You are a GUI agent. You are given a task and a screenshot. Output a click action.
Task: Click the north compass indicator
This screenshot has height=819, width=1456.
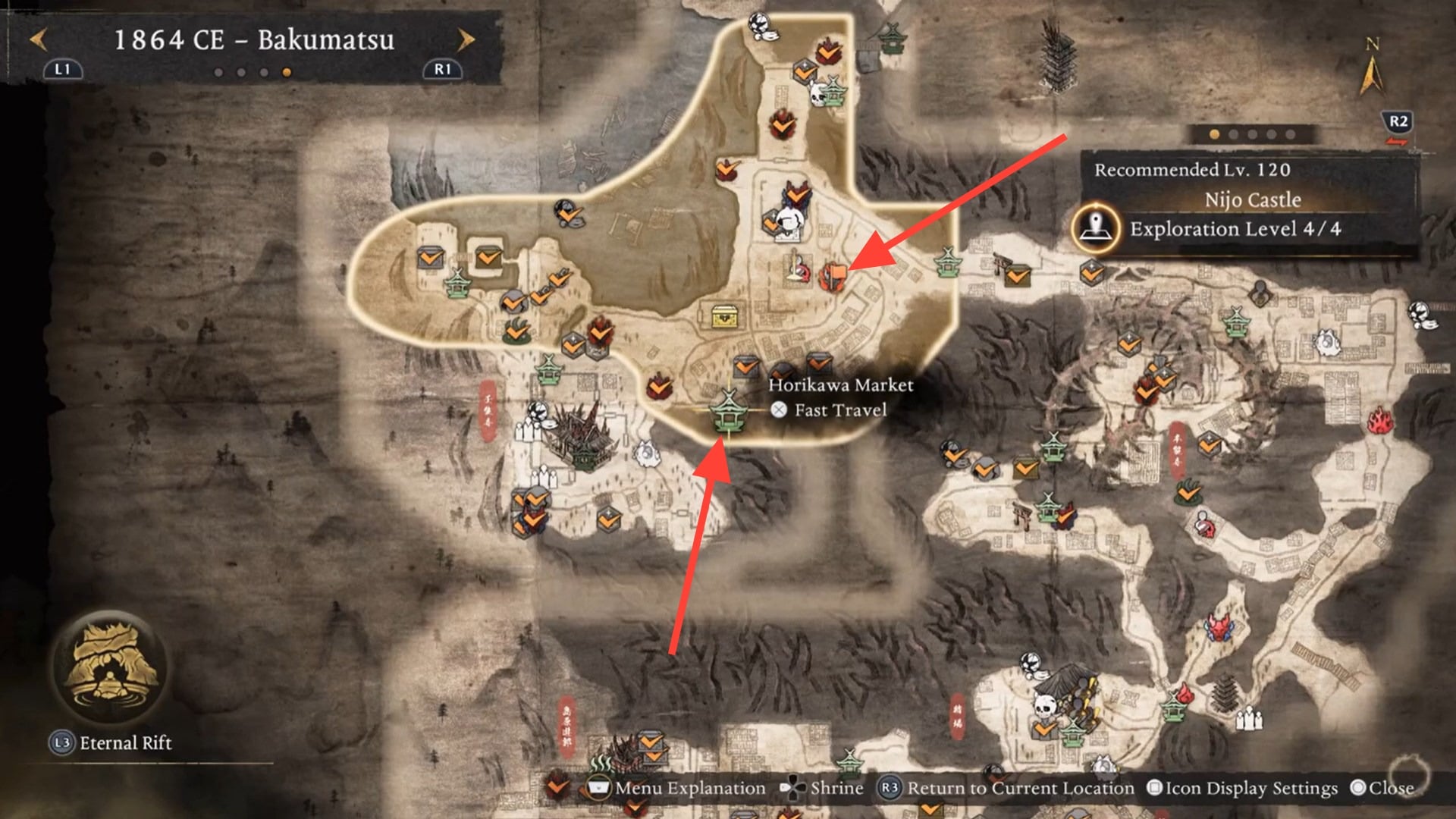1371,68
